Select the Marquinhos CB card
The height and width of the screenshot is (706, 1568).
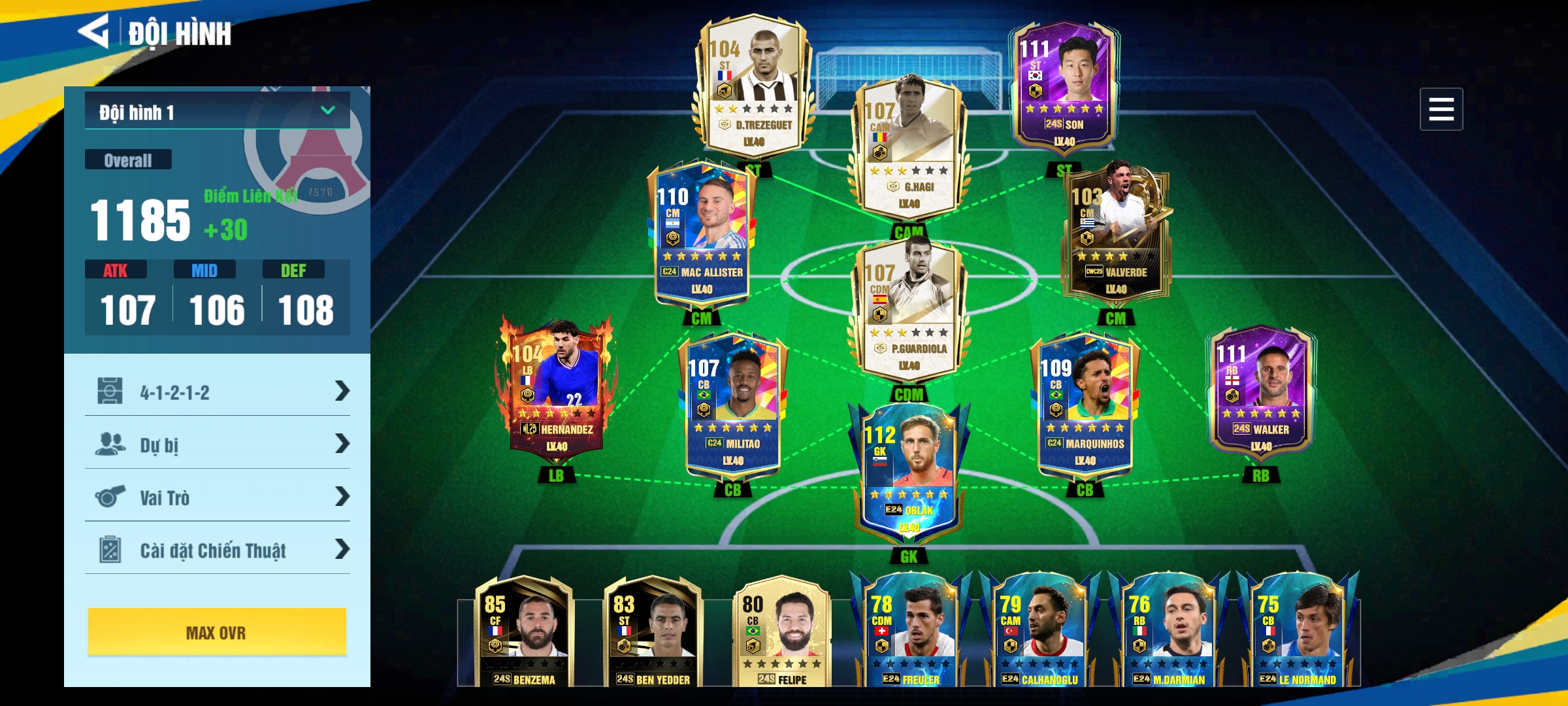coord(1085,407)
